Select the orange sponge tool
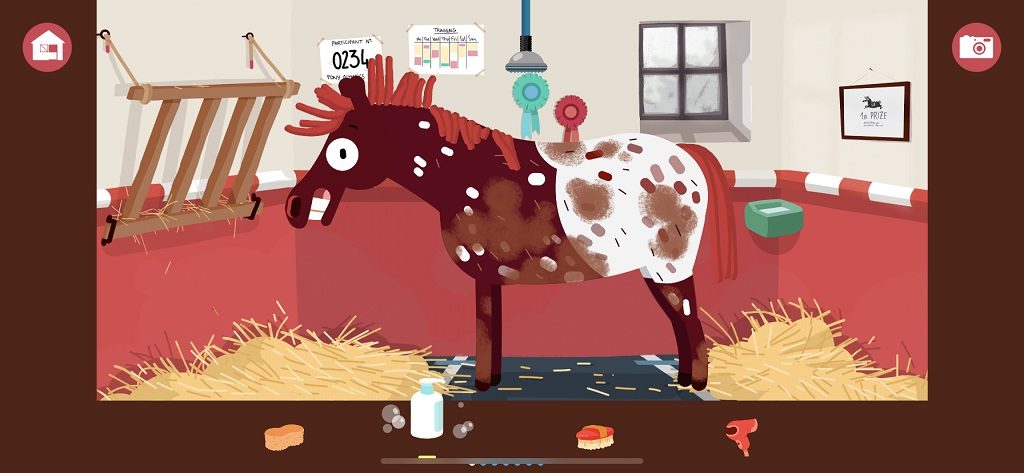 click(284, 436)
